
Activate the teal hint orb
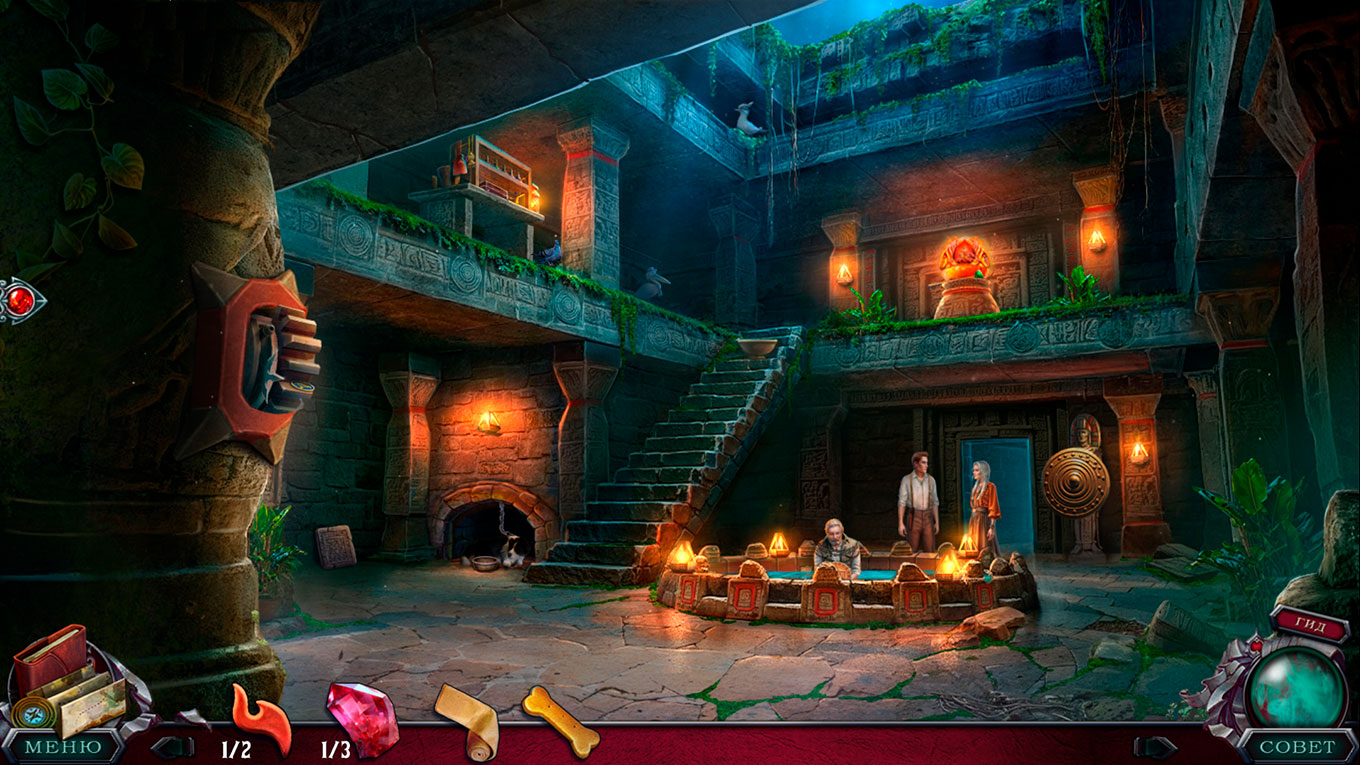(x=1298, y=687)
